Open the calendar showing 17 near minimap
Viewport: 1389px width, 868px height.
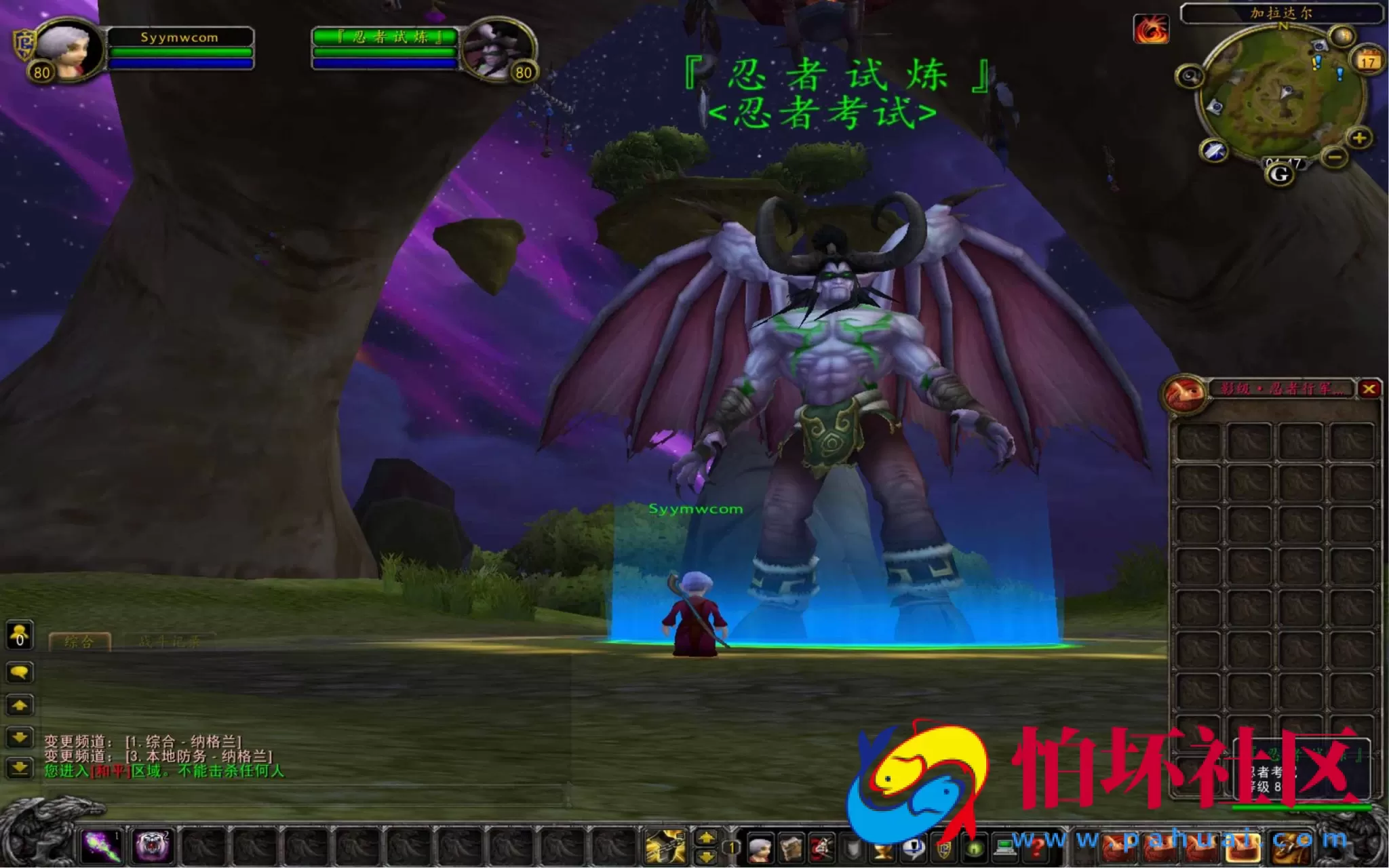(x=1368, y=62)
